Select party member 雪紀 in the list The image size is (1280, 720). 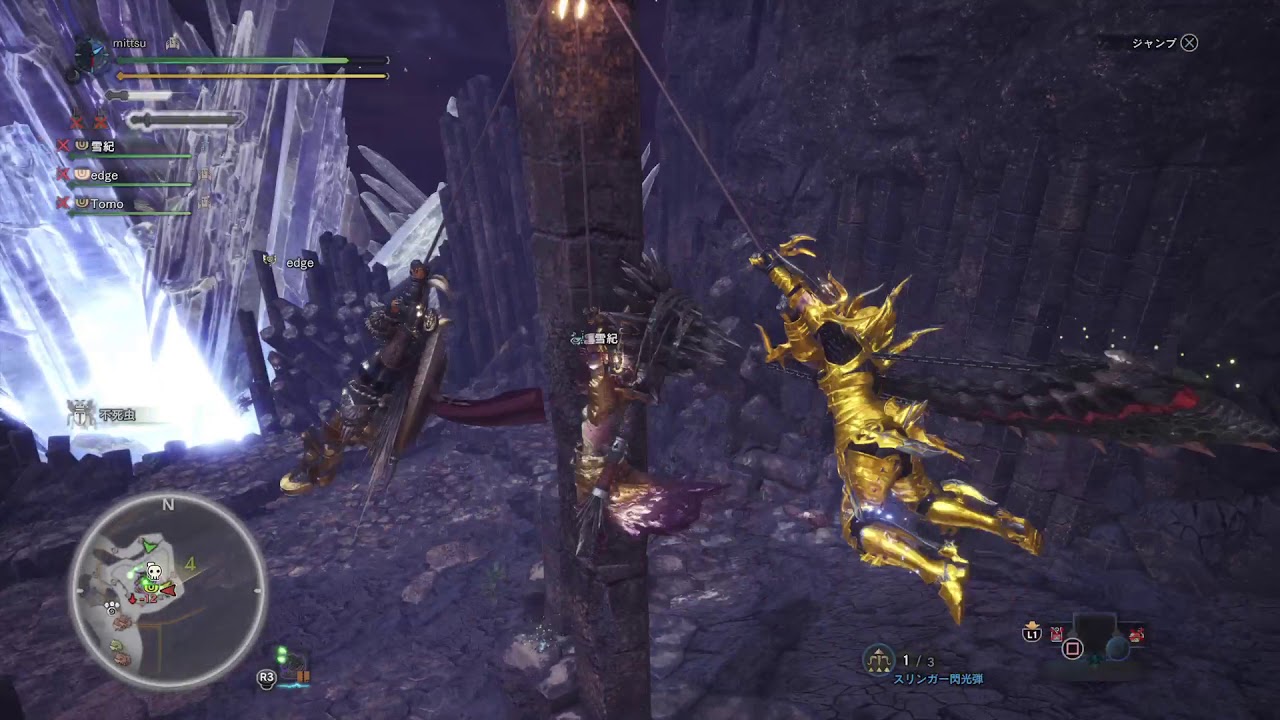101,146
